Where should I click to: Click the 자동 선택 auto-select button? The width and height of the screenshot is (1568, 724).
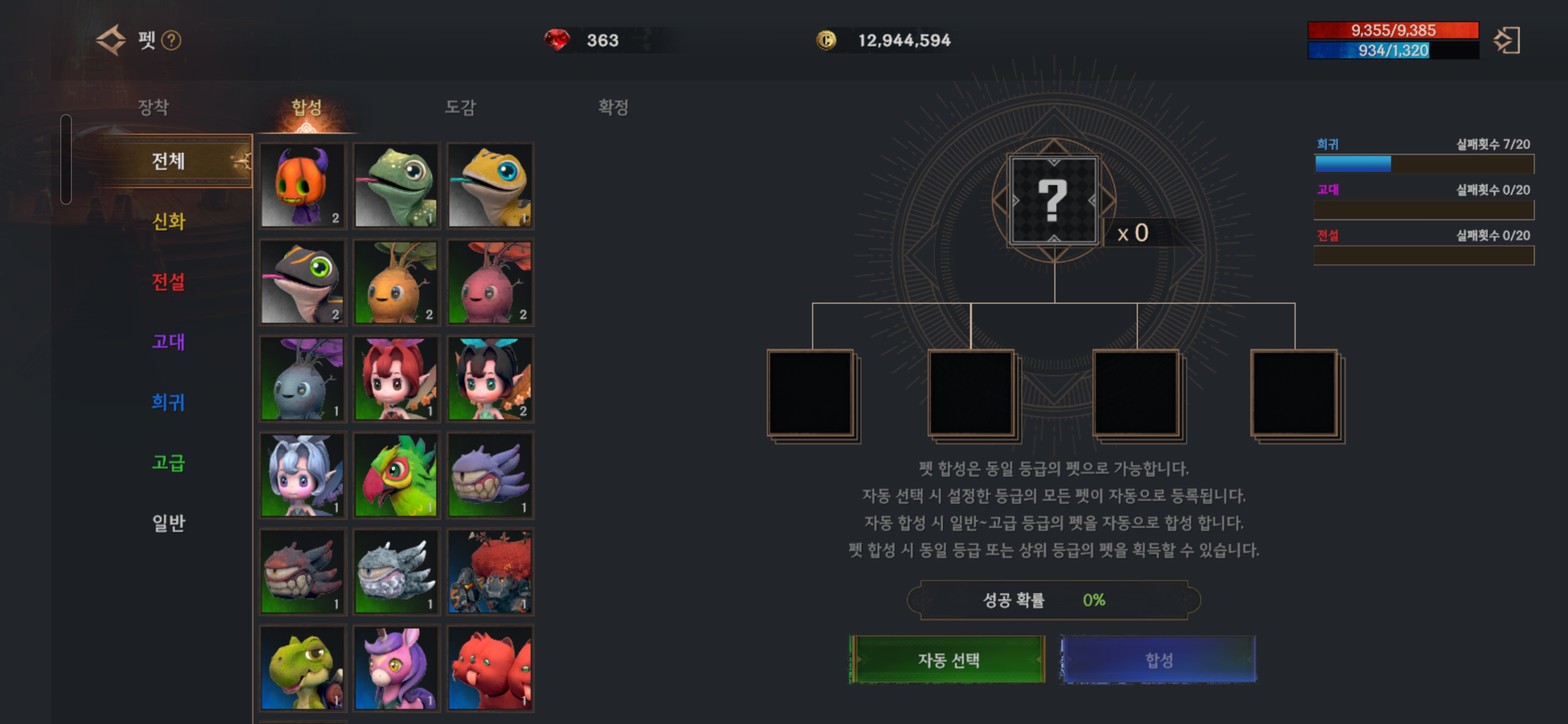point(947,660)
